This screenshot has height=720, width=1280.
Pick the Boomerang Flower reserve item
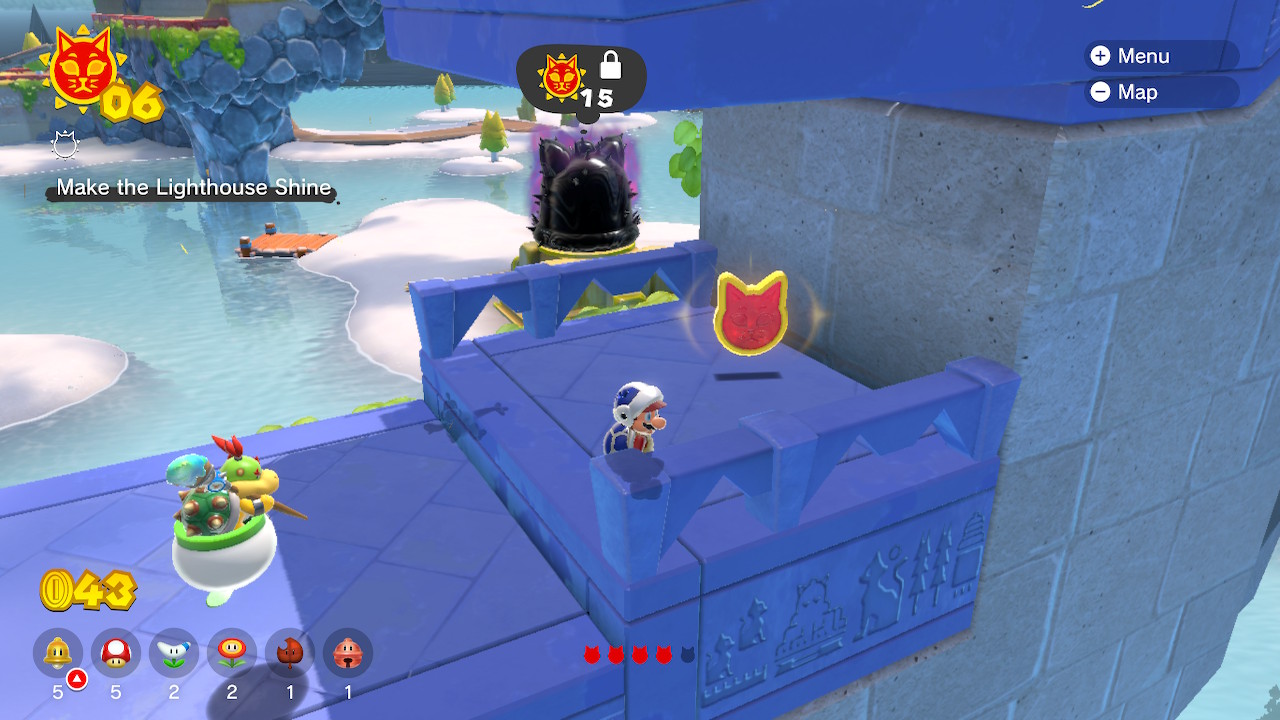[x=174, y=654]
